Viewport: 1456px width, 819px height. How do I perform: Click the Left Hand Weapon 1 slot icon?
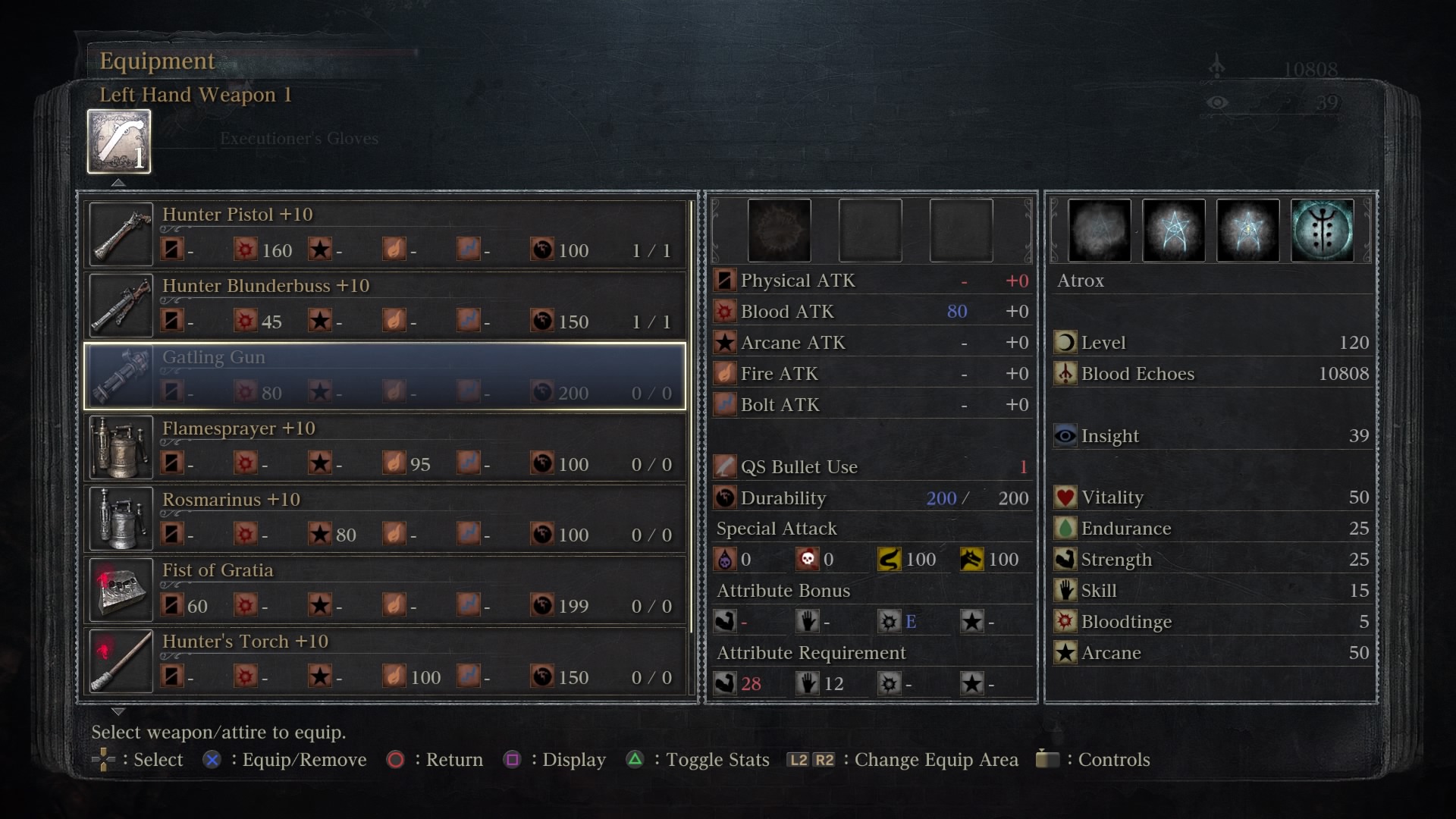point(119,142)
